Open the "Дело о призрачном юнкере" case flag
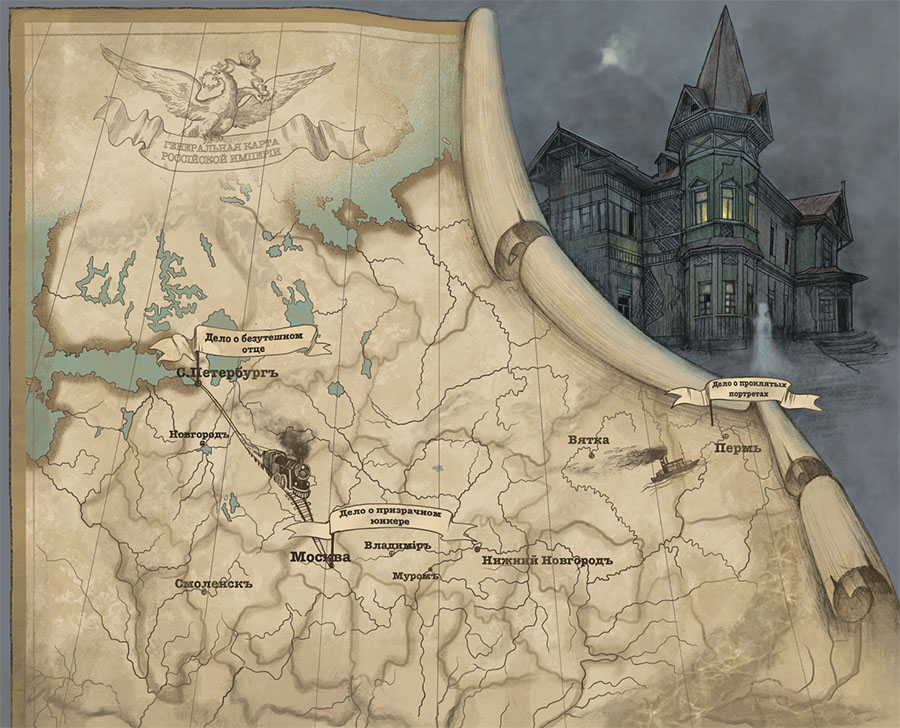This screenshot has height=728, width=900. click(x=390, y=517)
